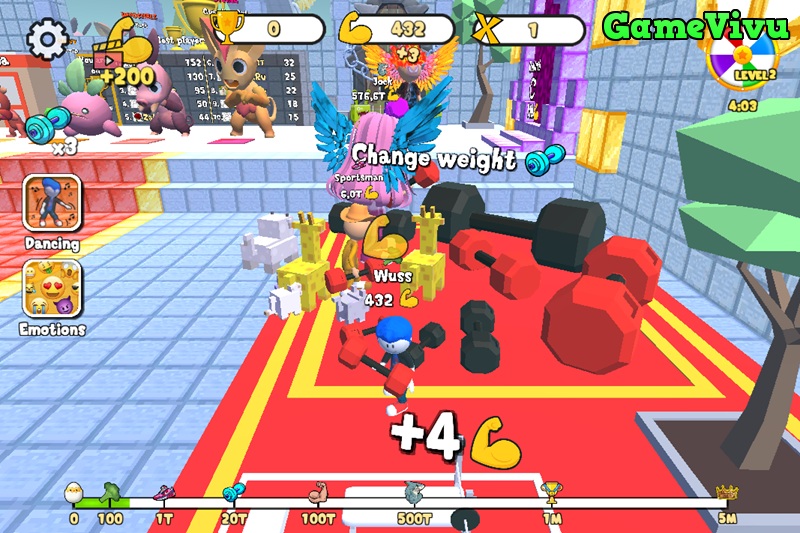
Task: Open the Dancing menu
Action: tap(52, 204)
